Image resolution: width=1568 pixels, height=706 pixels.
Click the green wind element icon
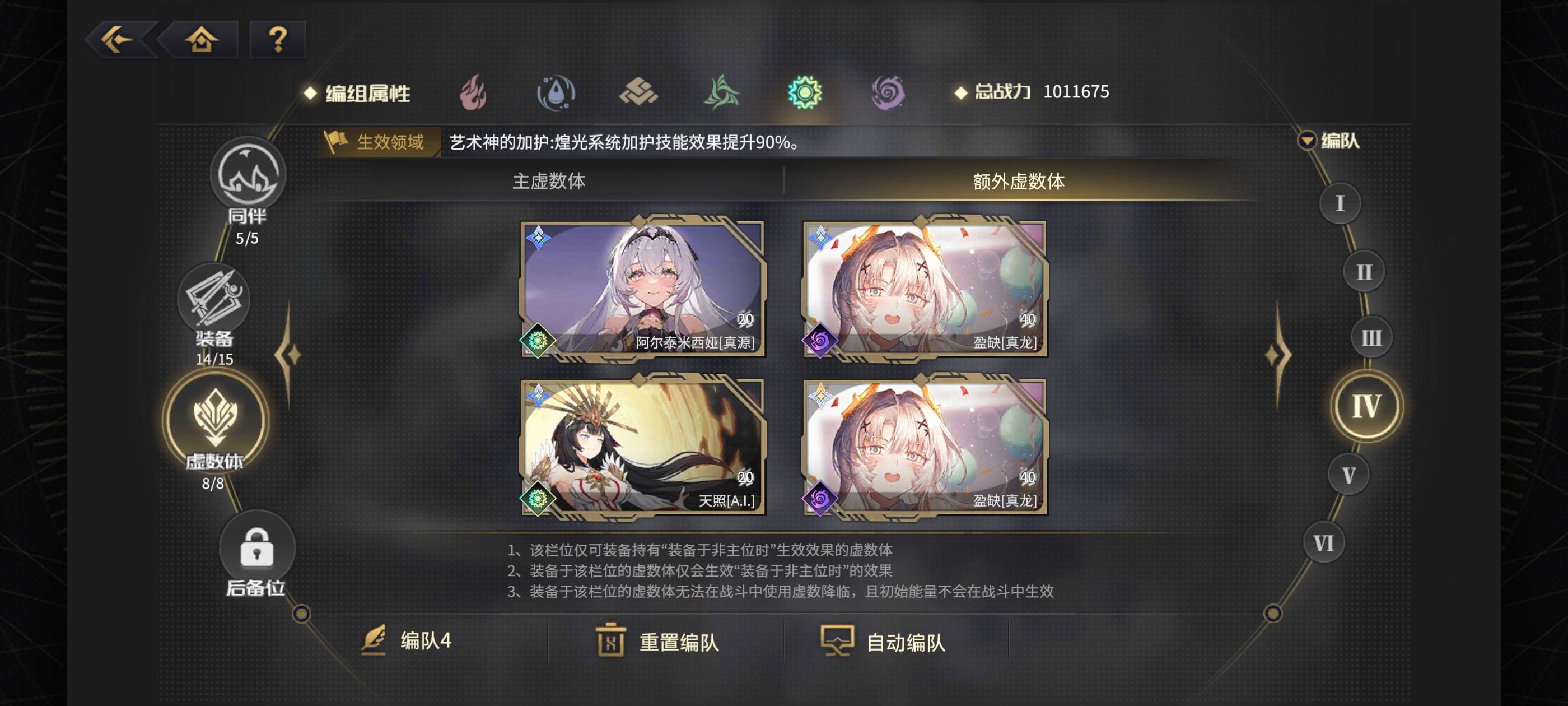721,92
